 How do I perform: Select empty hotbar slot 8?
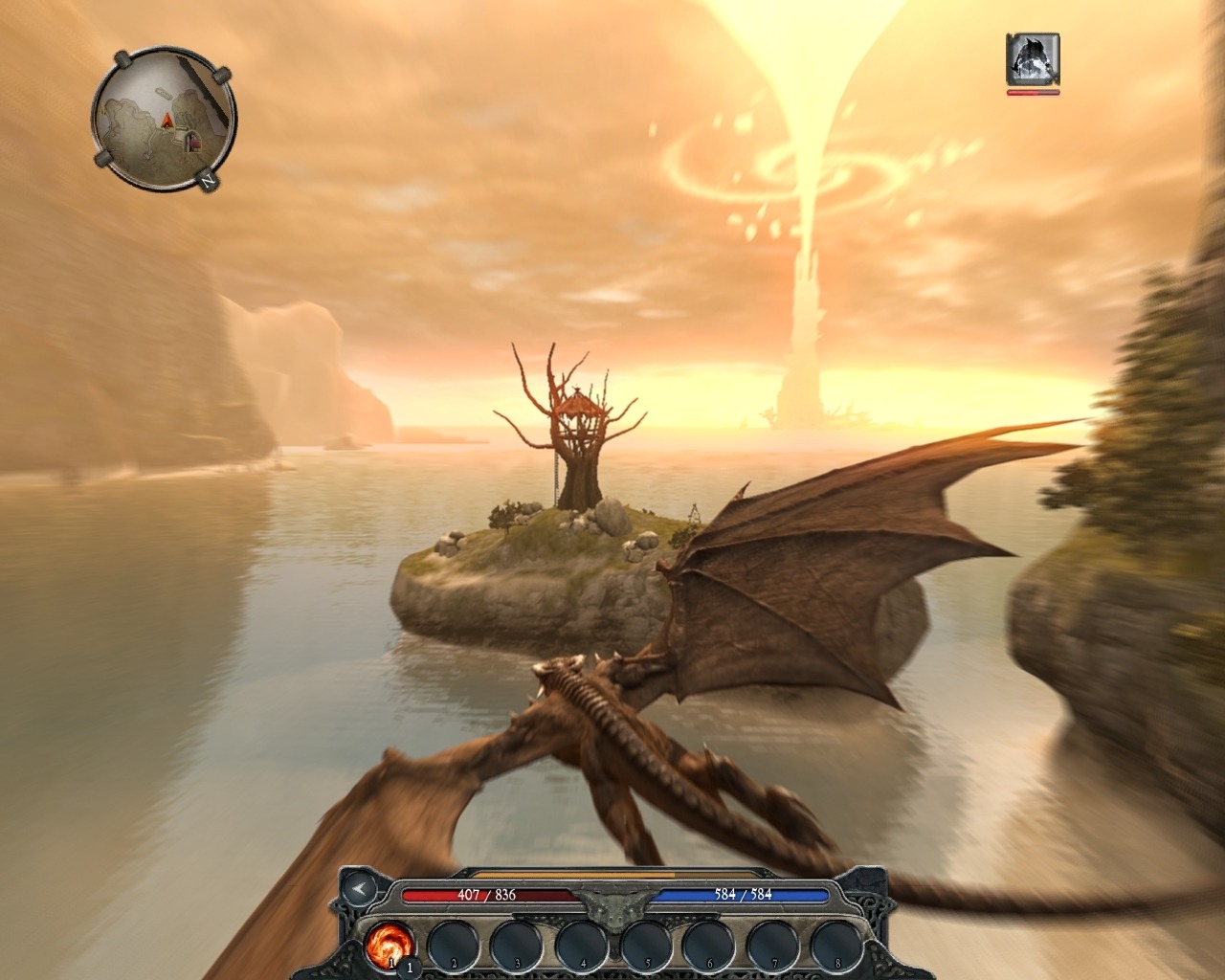[x=835, y=946]
